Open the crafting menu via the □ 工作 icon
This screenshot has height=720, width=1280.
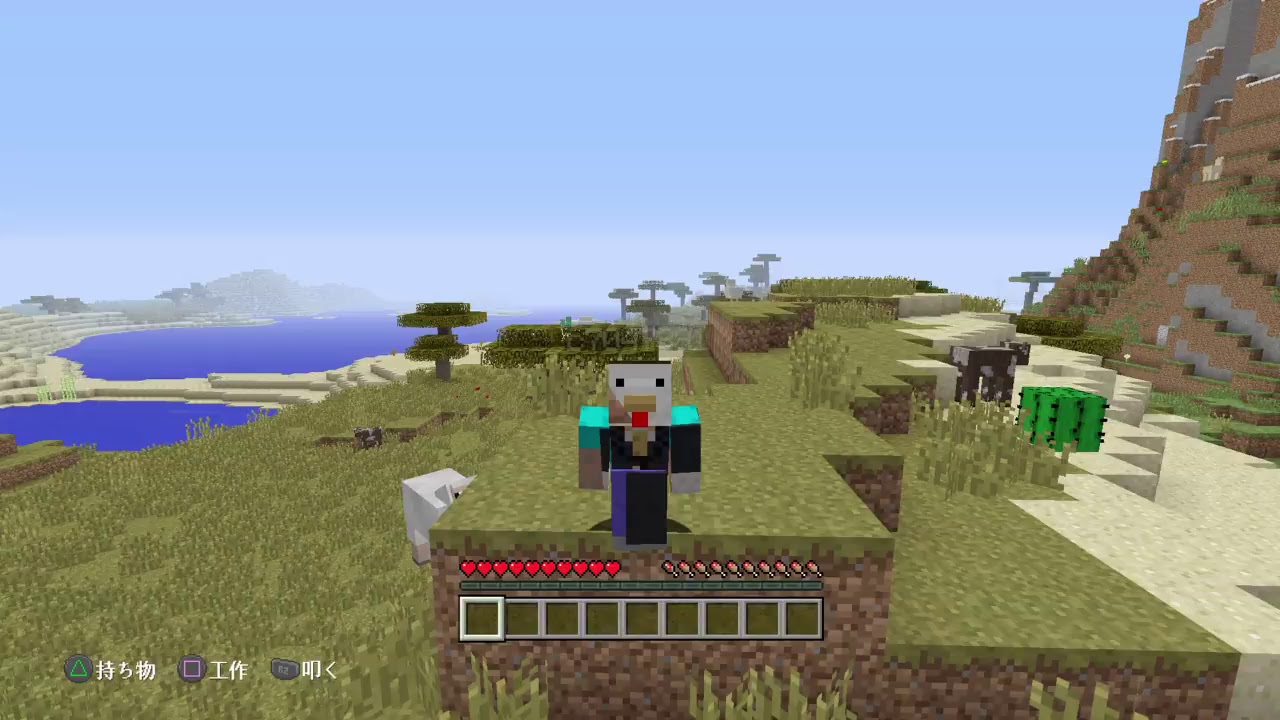click(x=192, y=670)
